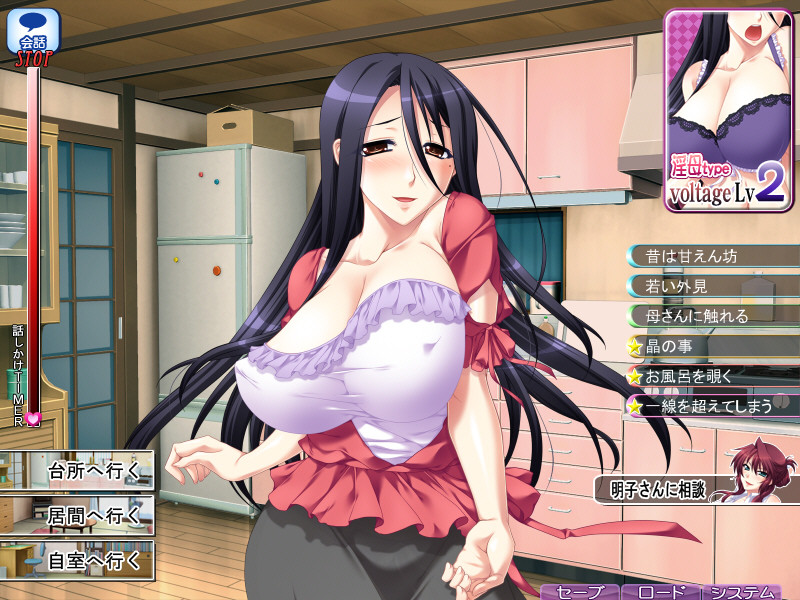The image size is (800, 600).
Task: Head to own room 自室へ行く
Action: tap(78, 561)
